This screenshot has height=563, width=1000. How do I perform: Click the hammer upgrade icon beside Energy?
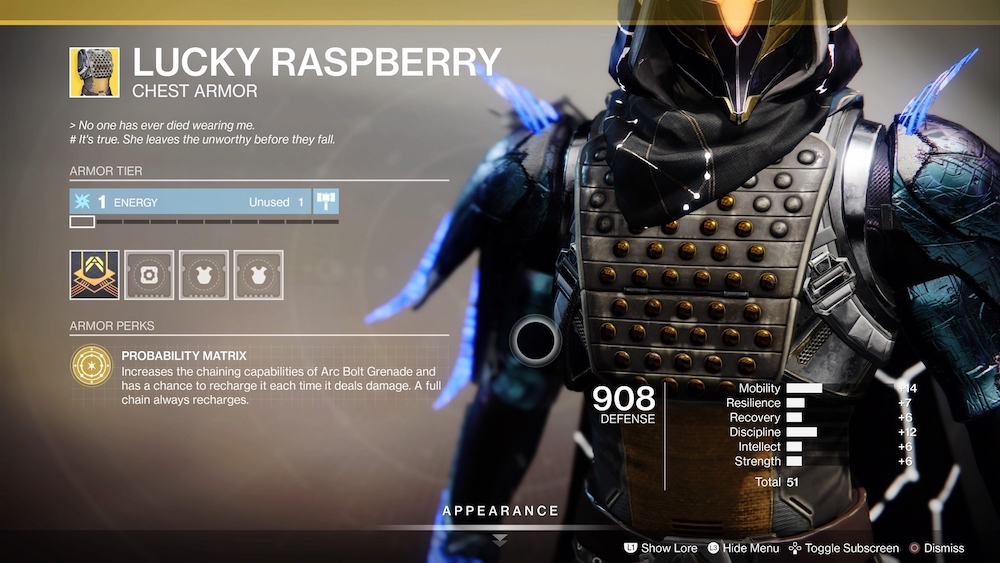click(x=327, y=201)
